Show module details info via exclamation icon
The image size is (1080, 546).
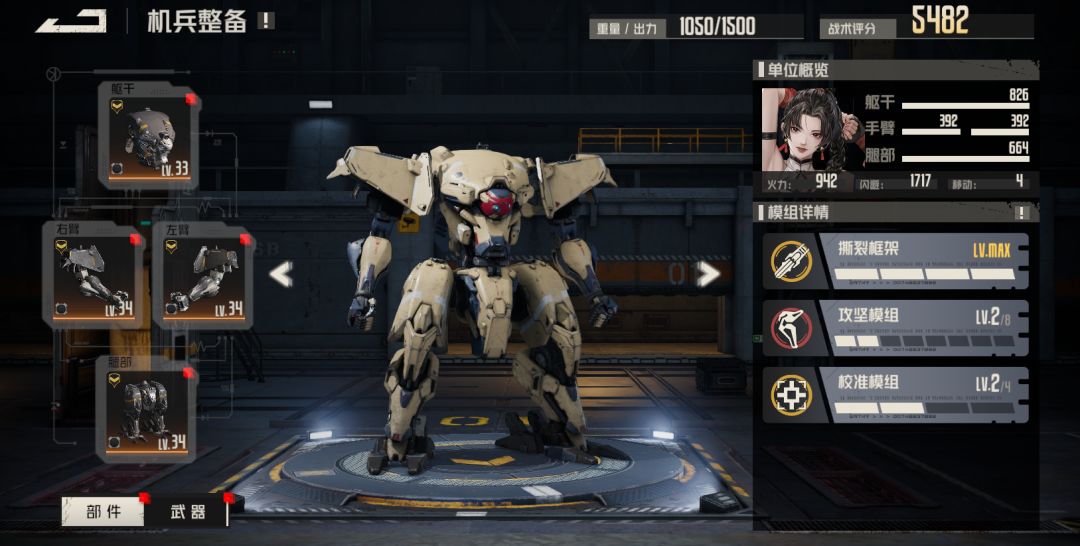coord(1022,212)
